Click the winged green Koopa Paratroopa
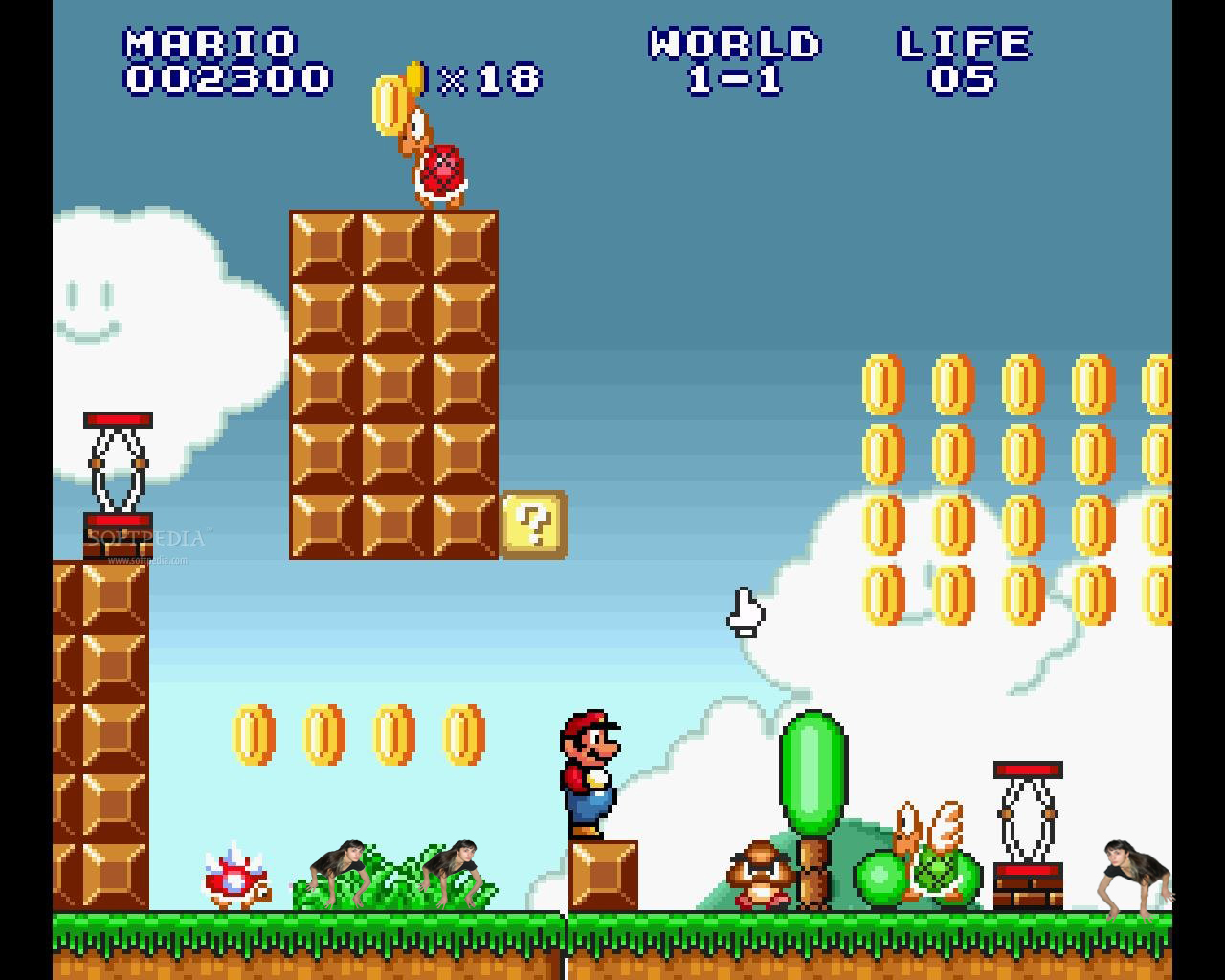This screenshot has height=980, width=1225. [x=933, y=866]
